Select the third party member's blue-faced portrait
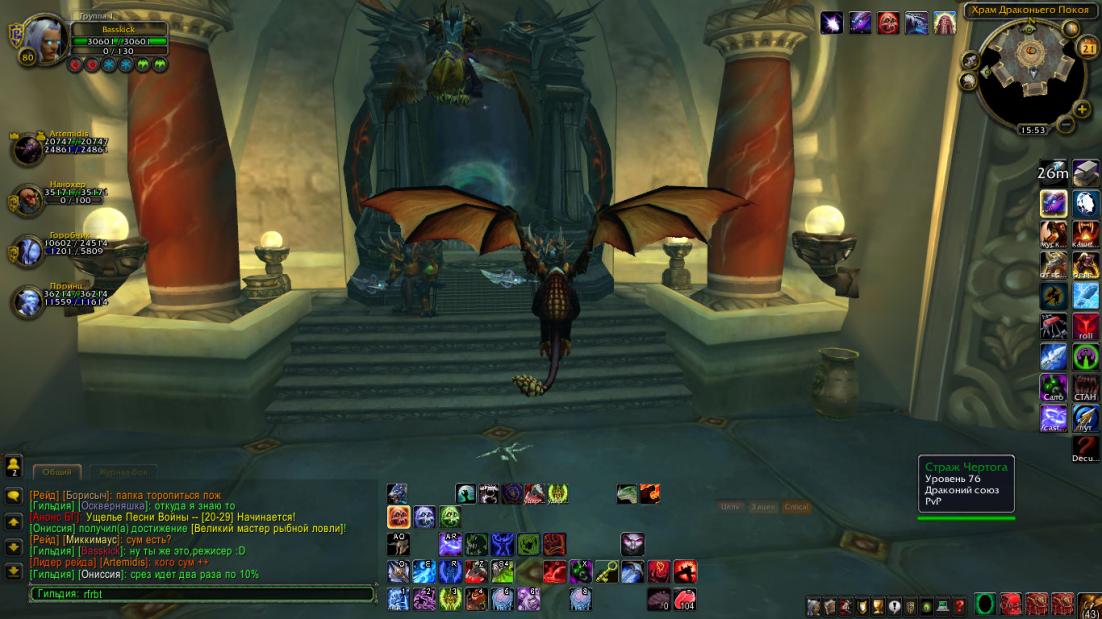 click(x=27, y=251)
